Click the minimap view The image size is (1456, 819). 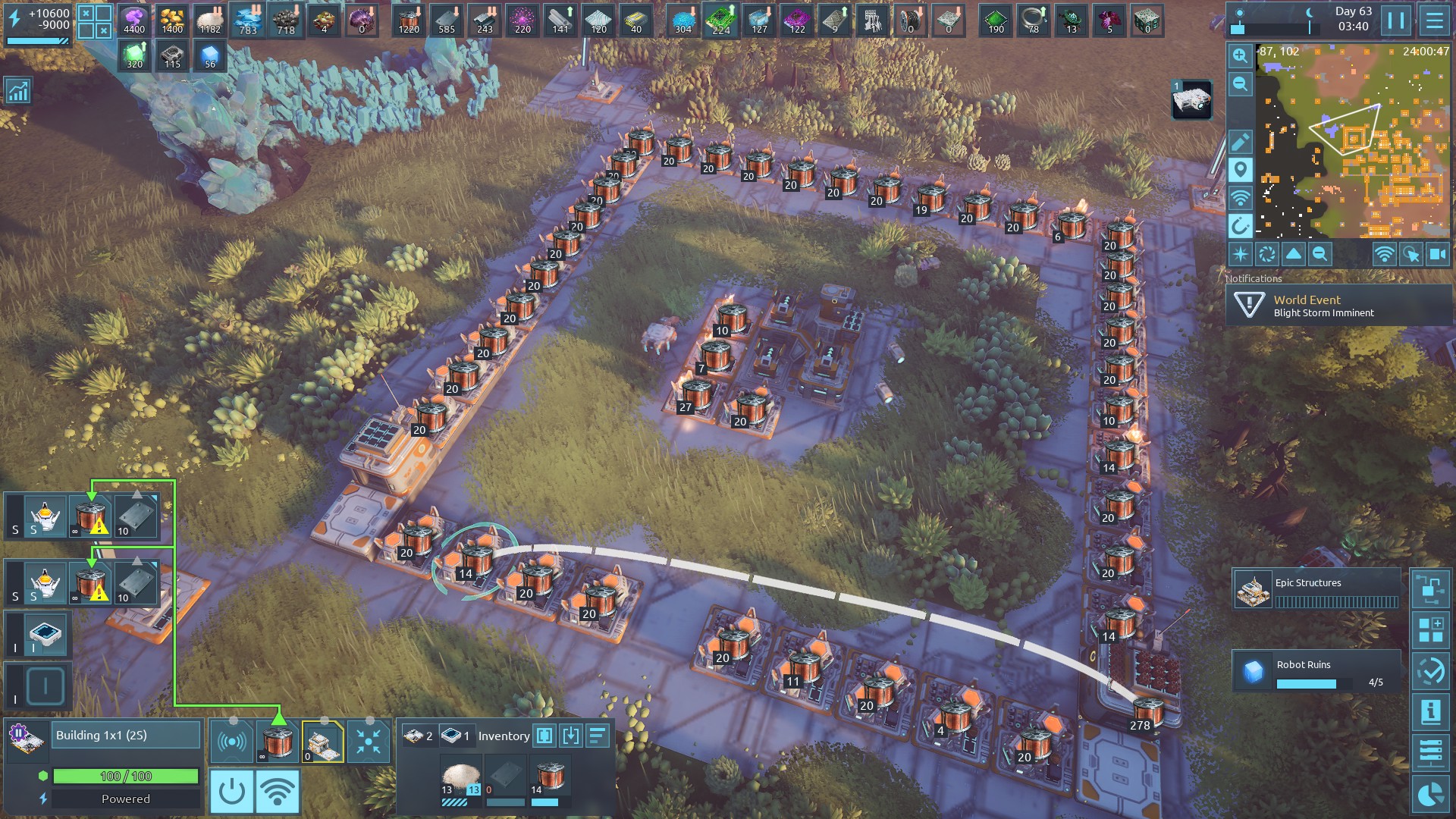point(1353,141)
